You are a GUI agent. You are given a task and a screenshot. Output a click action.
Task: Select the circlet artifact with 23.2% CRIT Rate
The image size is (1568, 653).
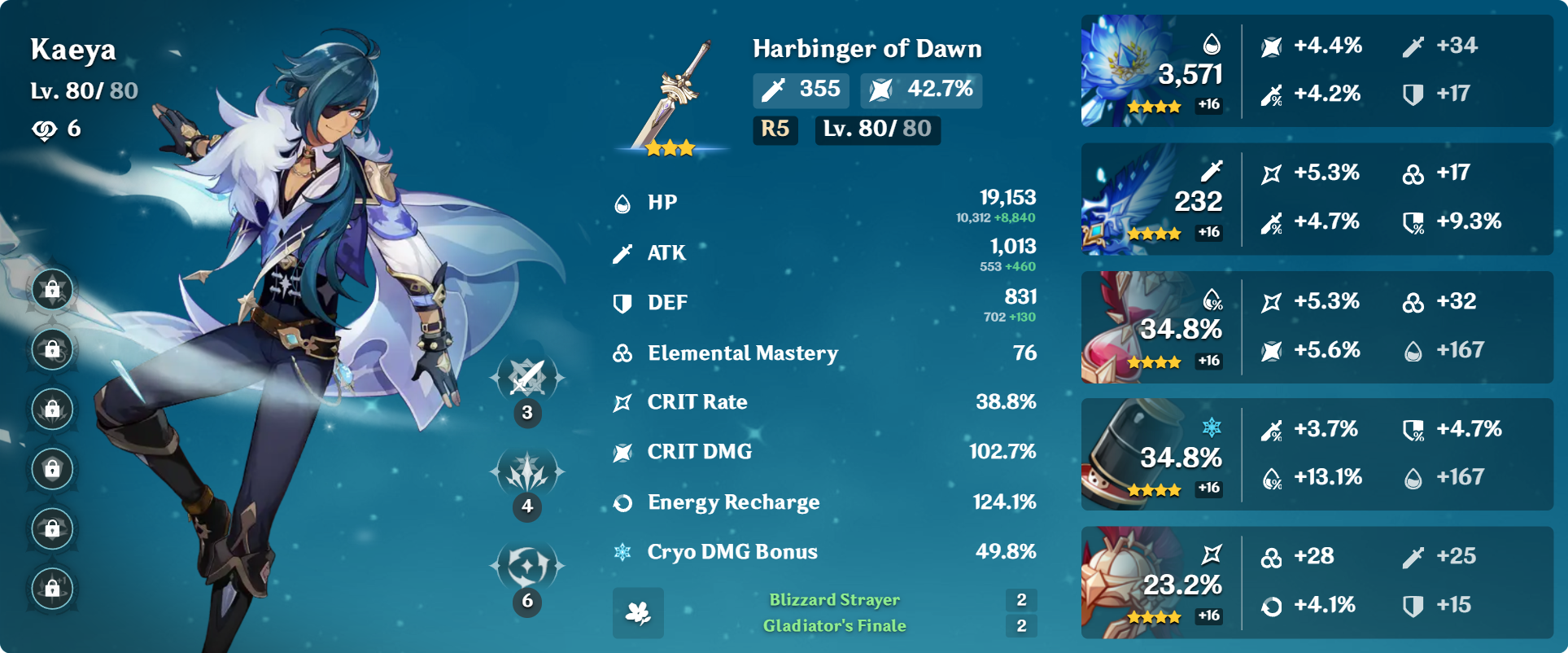1128,582
